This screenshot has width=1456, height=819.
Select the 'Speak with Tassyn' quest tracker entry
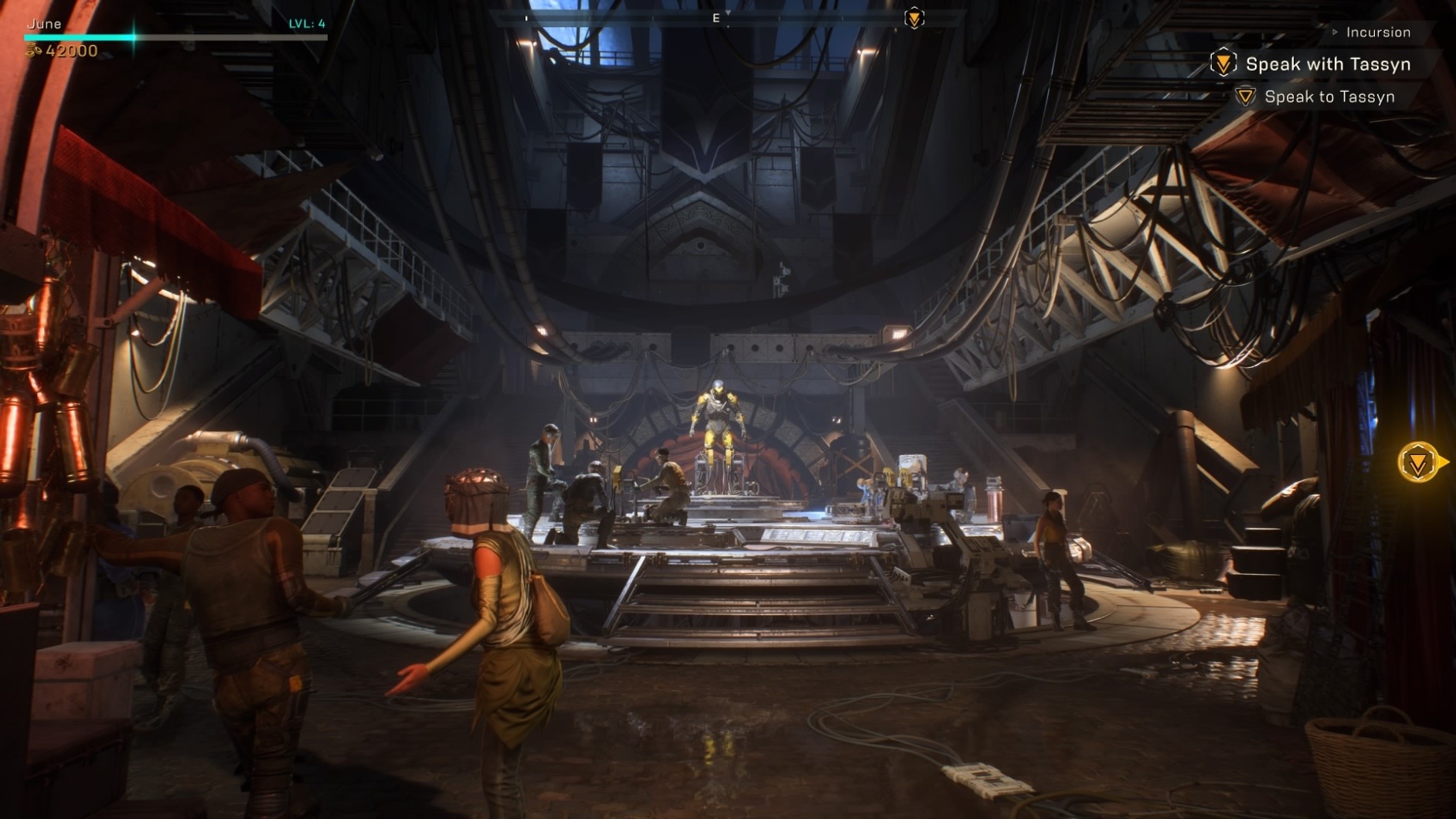(x=1327, y=64)
